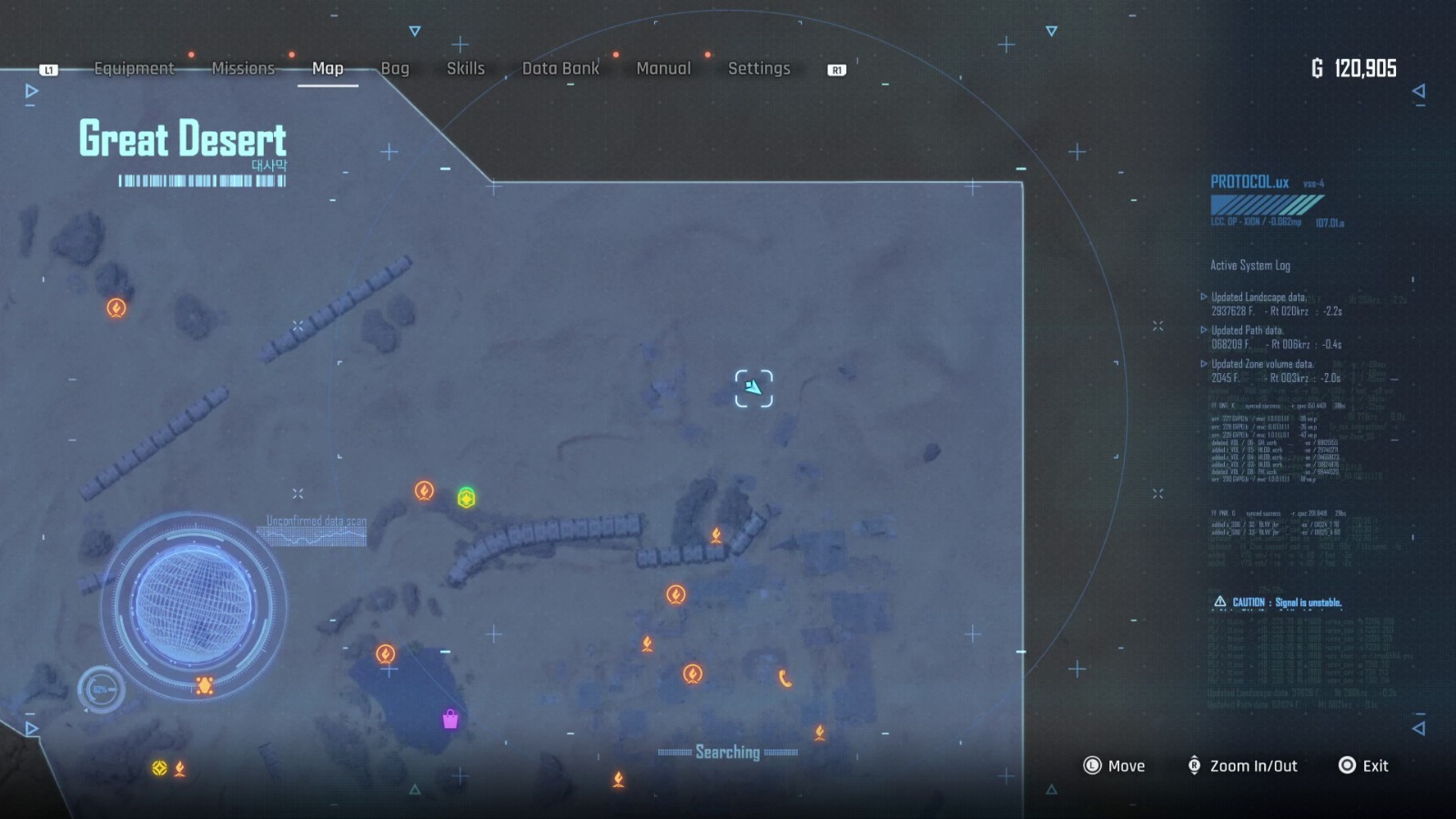Click the Unconfirmed data scan readout
The width and height of the screenshot is (1456, 819).
pos(315,521)
